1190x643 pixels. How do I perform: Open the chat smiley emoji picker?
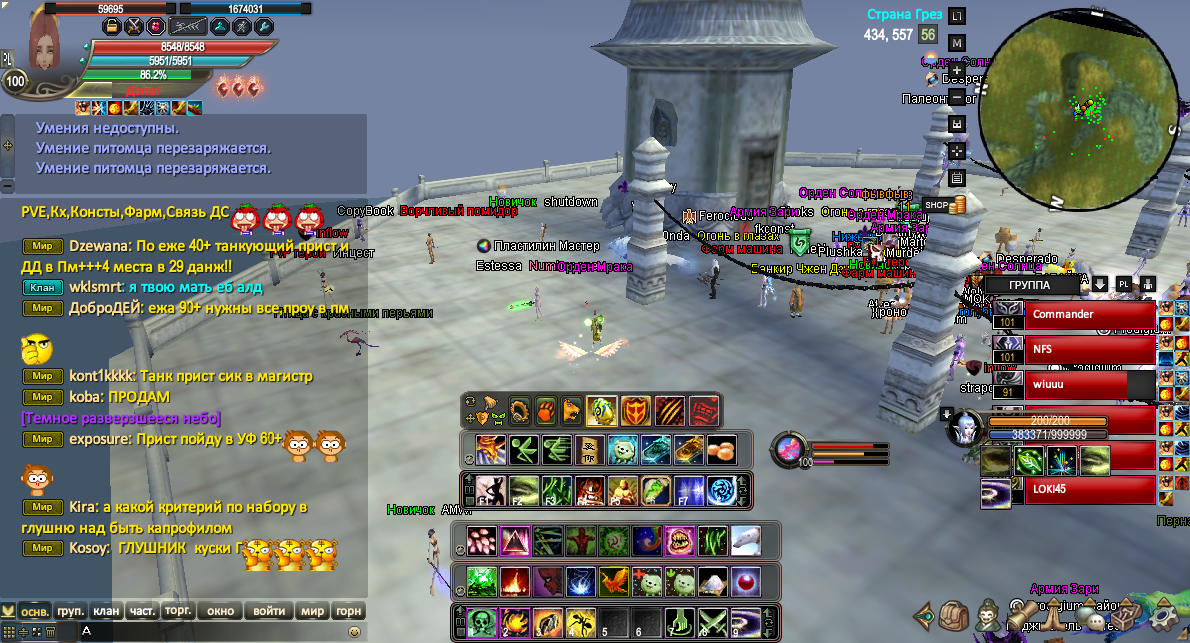tap(354, 631)
